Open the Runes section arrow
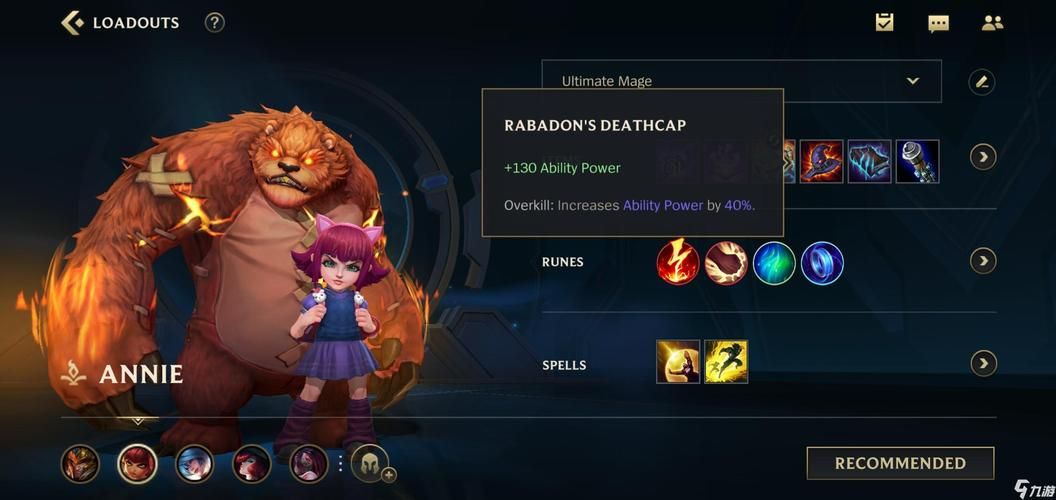Viewport: 1056px width, 500px height. 983,261
